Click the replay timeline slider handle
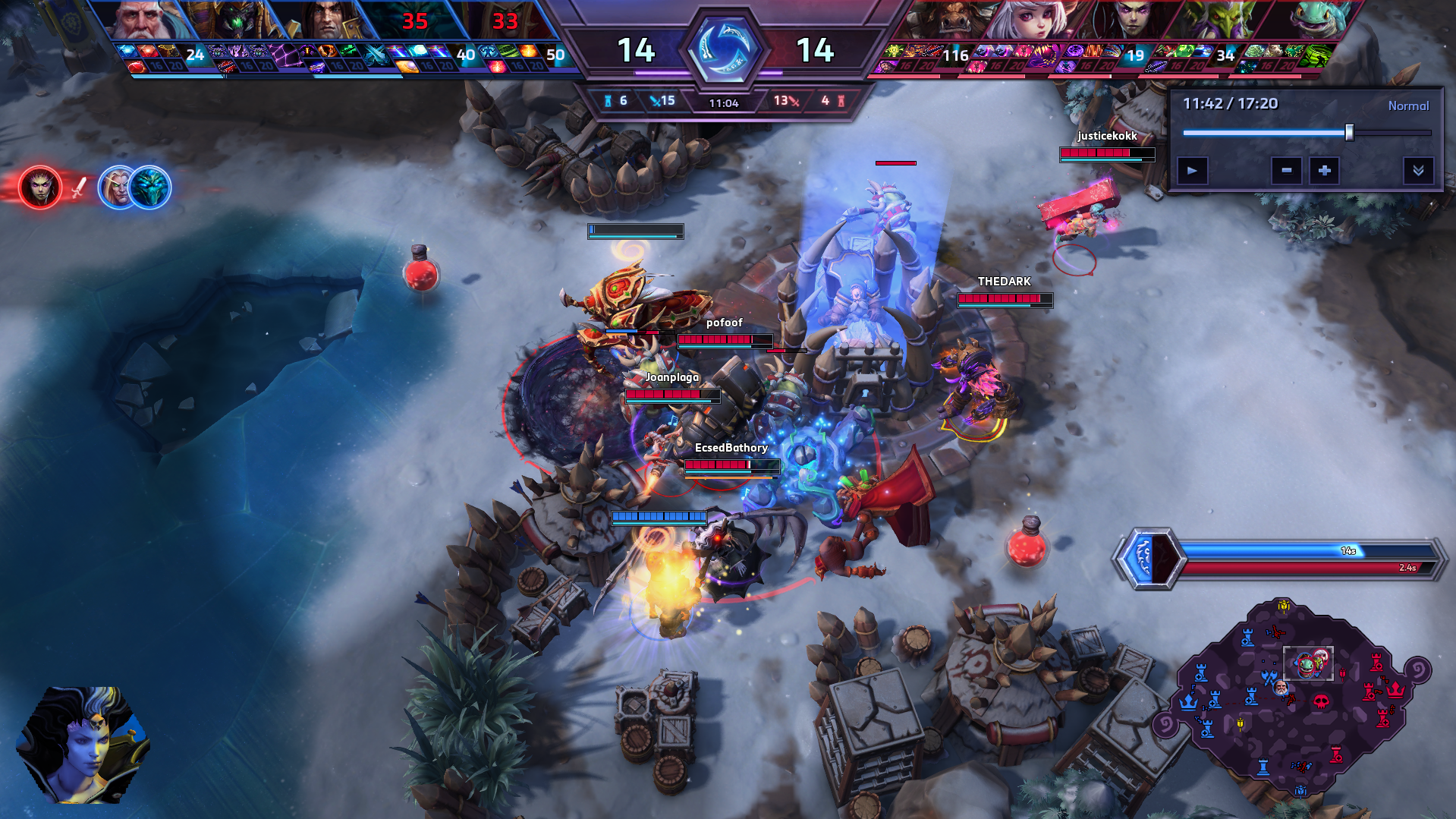This screenshot has width=1456, height=819. coord(1349,133)
